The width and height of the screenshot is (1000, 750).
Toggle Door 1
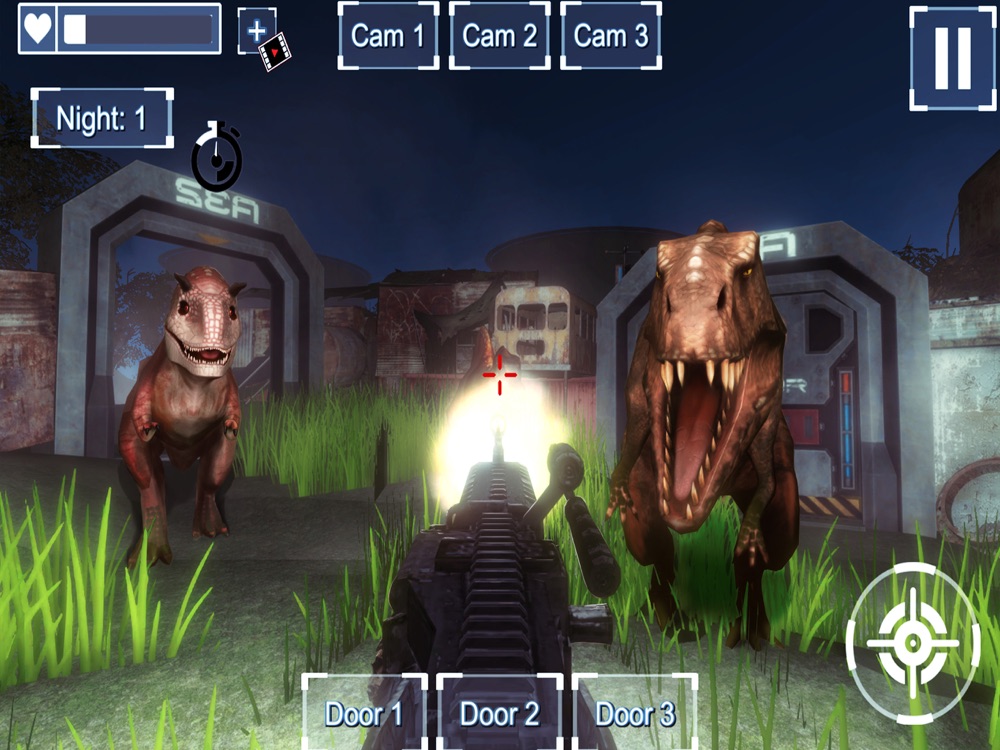click(364, 713)
